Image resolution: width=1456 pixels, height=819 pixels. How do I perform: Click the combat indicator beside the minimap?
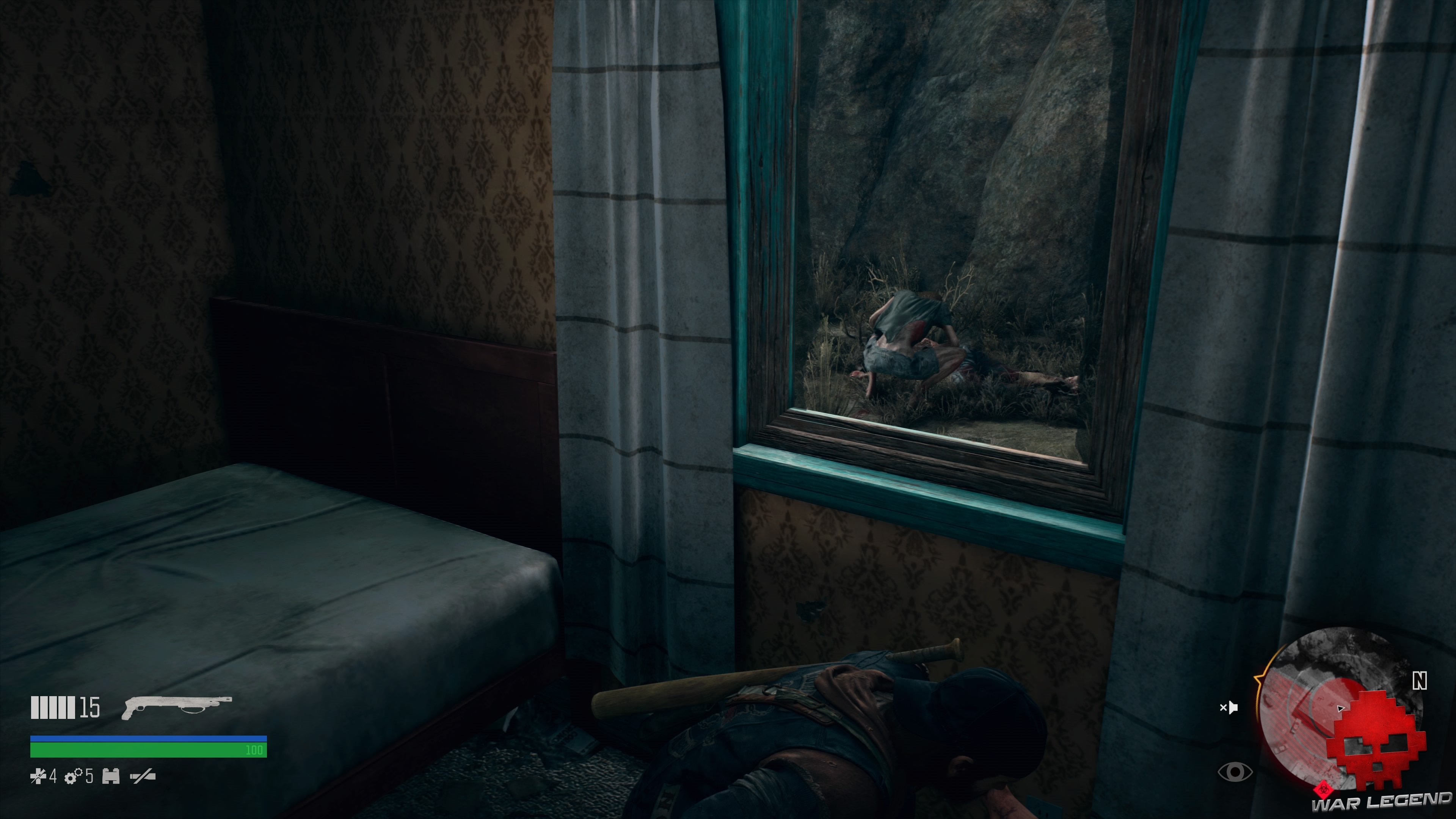tap(1229, 707)
